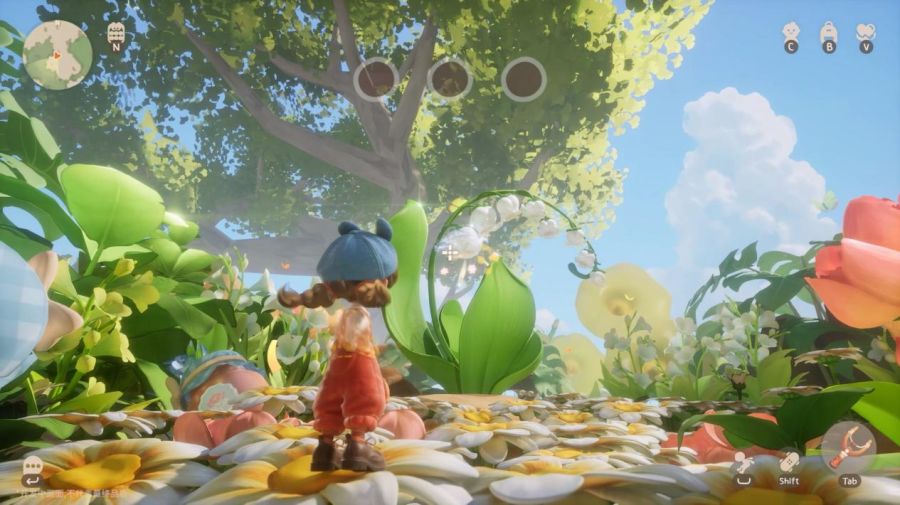The image size is (900, 505).
Task: Open the circular minimap
Action: pos(57,54)
